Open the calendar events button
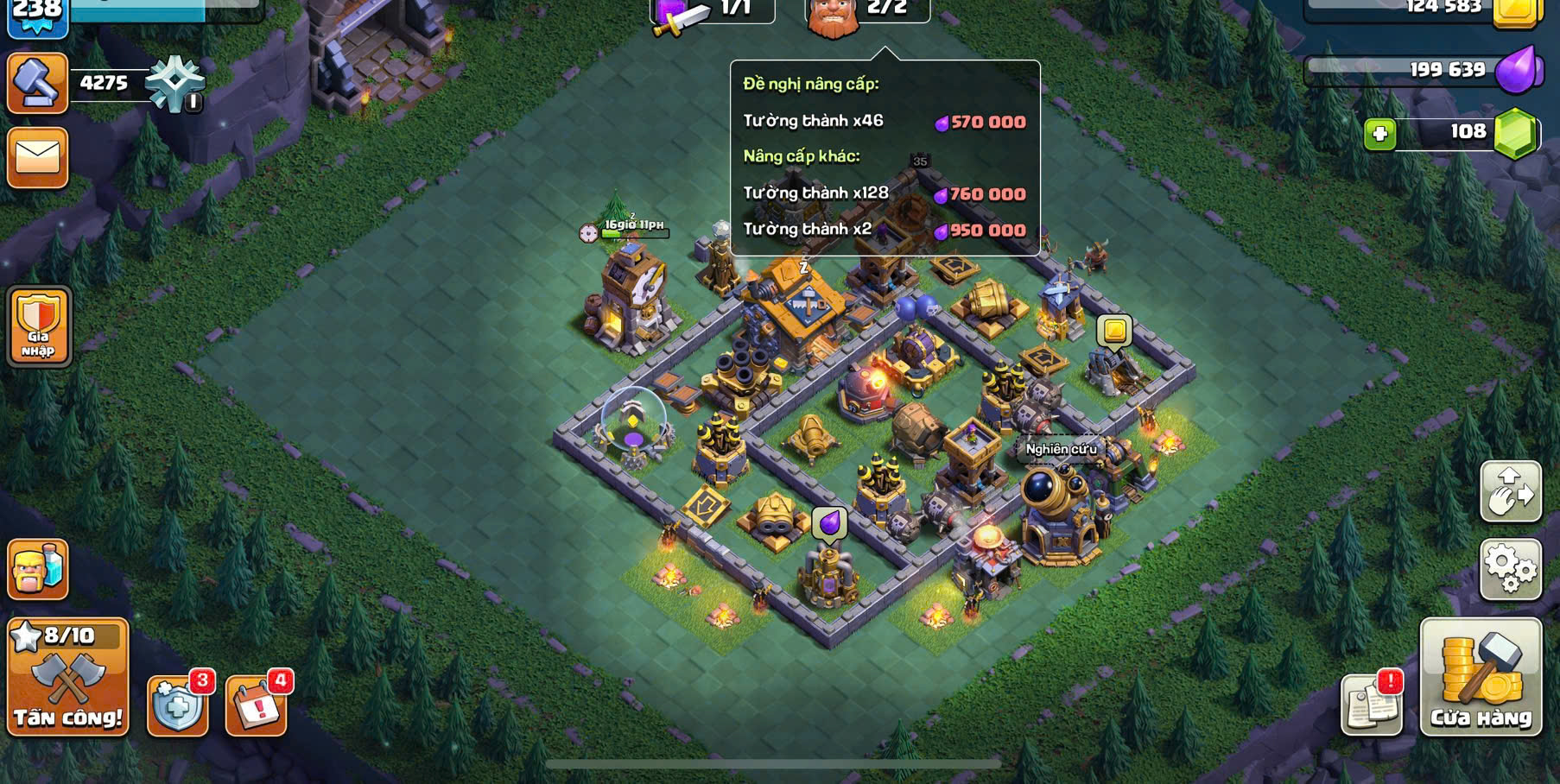This screenshot has width=1560, height=784. click(256, 705)
